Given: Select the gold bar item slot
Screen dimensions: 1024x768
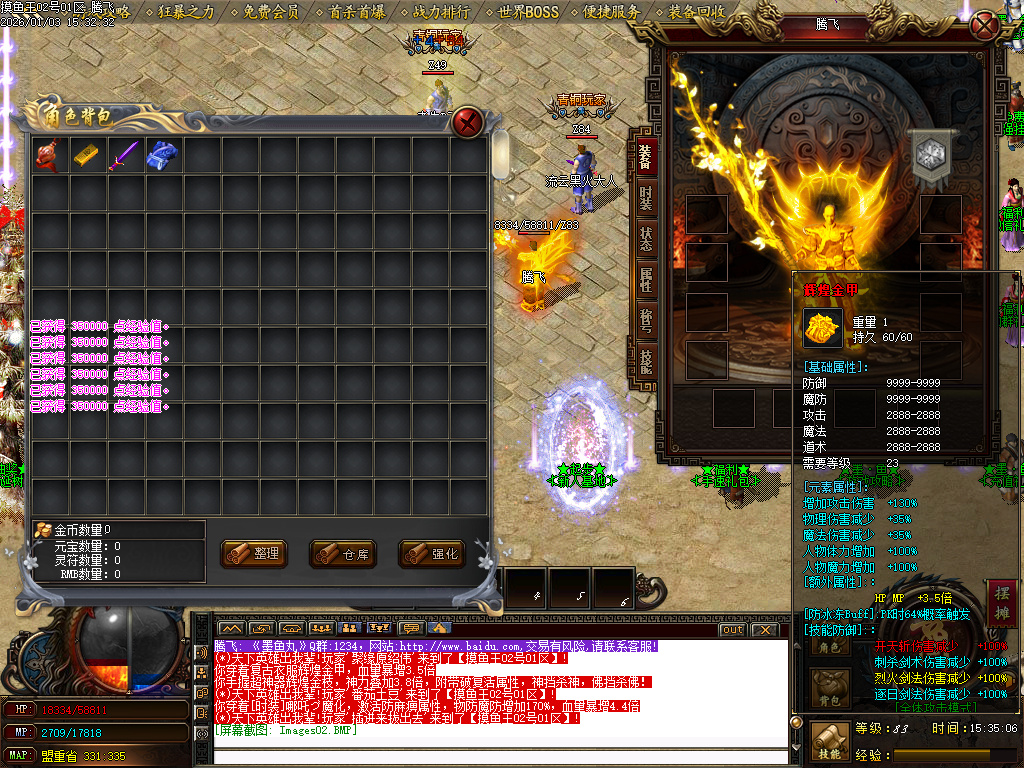Looking at the screenshot, I should click(x=86, y=155).
